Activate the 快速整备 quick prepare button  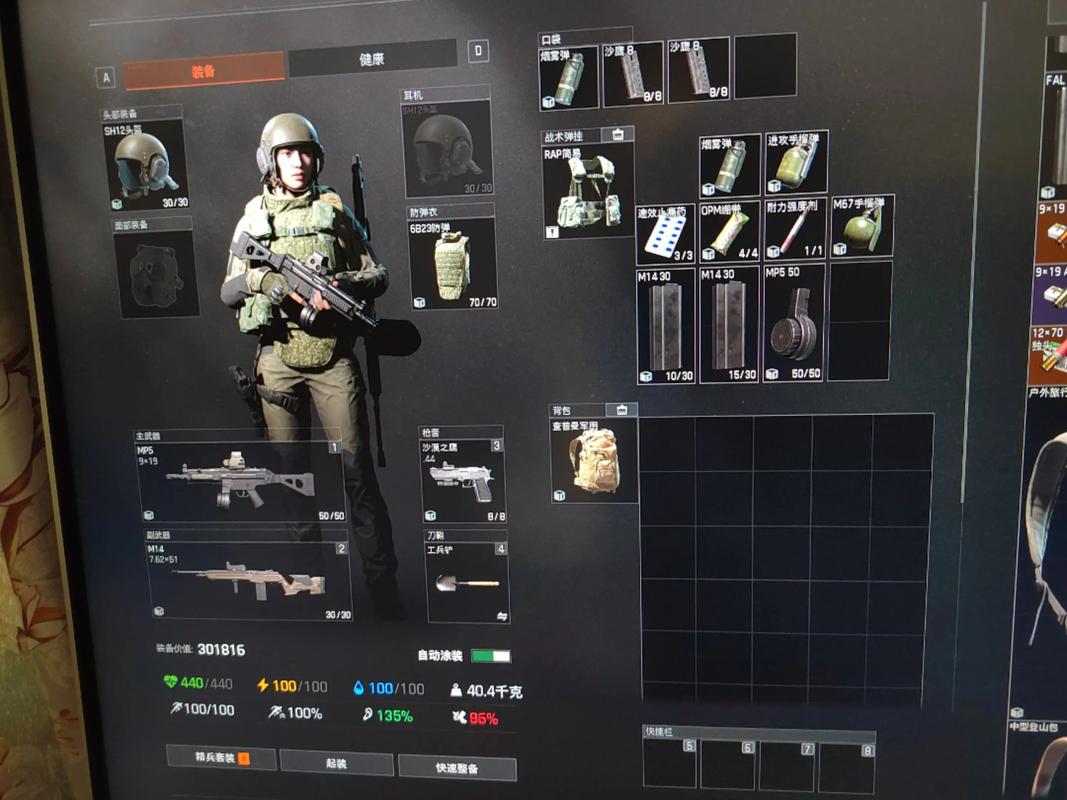[x=457, y=768]
